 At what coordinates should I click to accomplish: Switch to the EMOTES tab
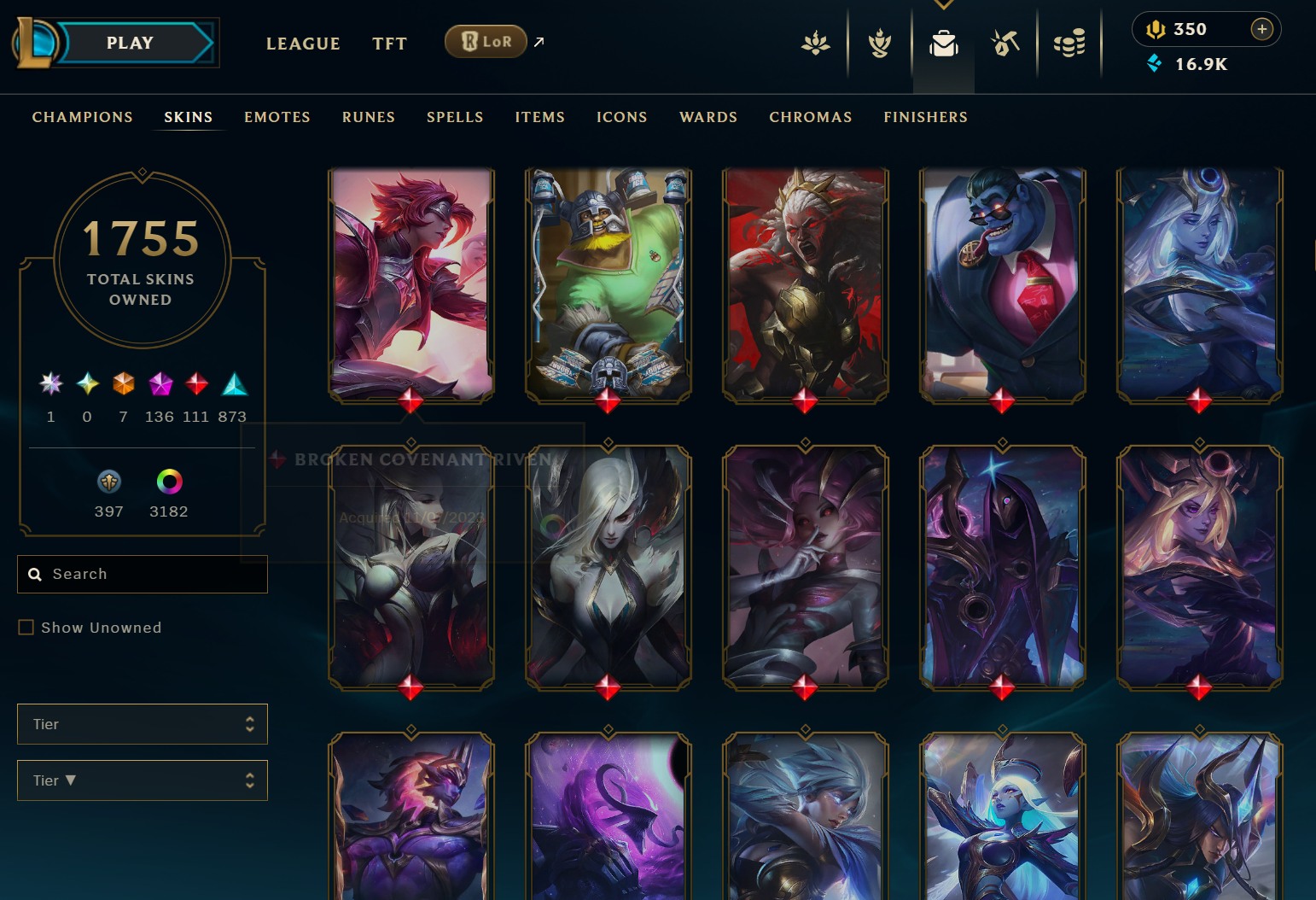pyautogui.click(x=277, y=117)
